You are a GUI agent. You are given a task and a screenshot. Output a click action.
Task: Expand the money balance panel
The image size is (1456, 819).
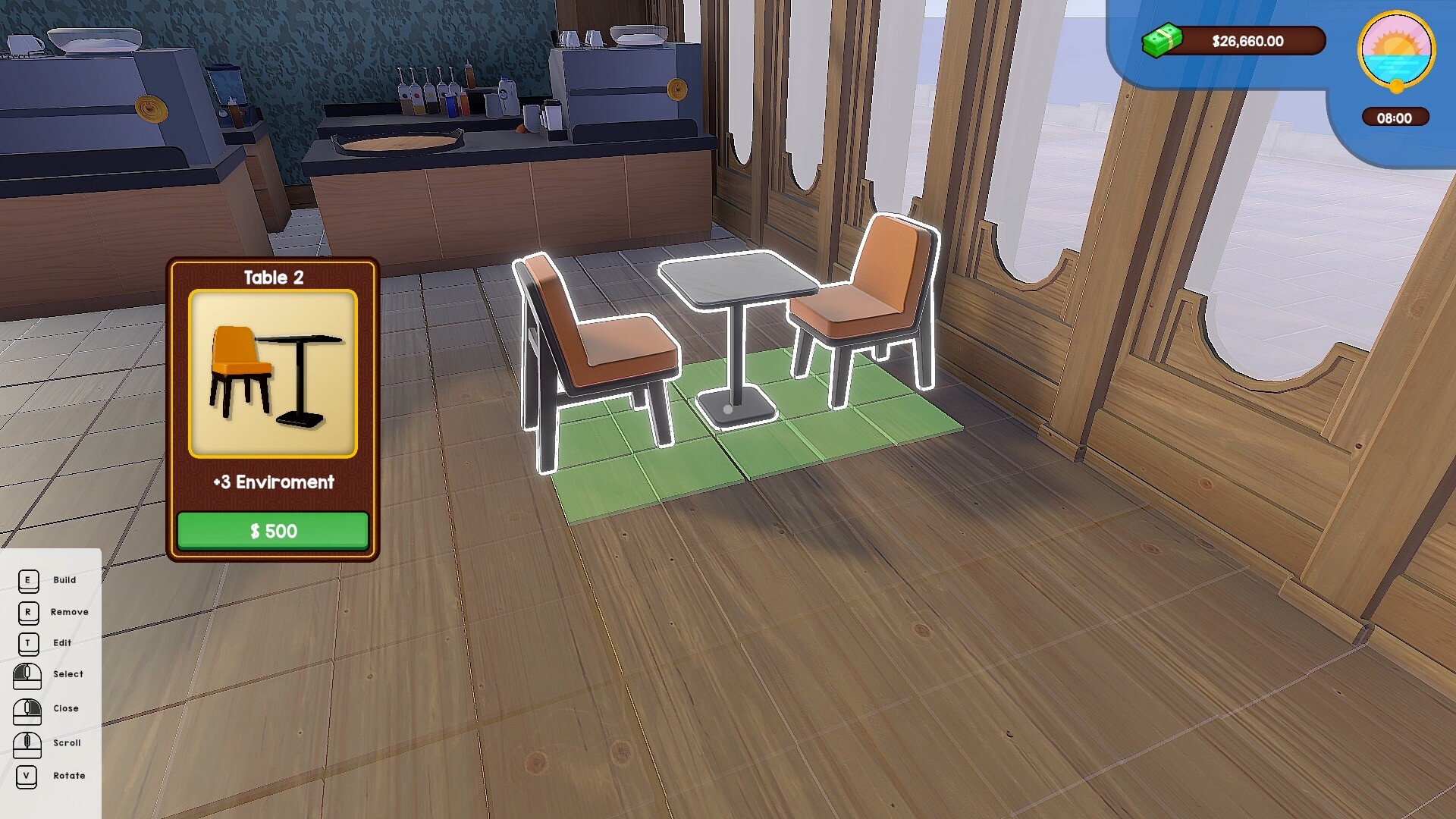point(1244,42)
